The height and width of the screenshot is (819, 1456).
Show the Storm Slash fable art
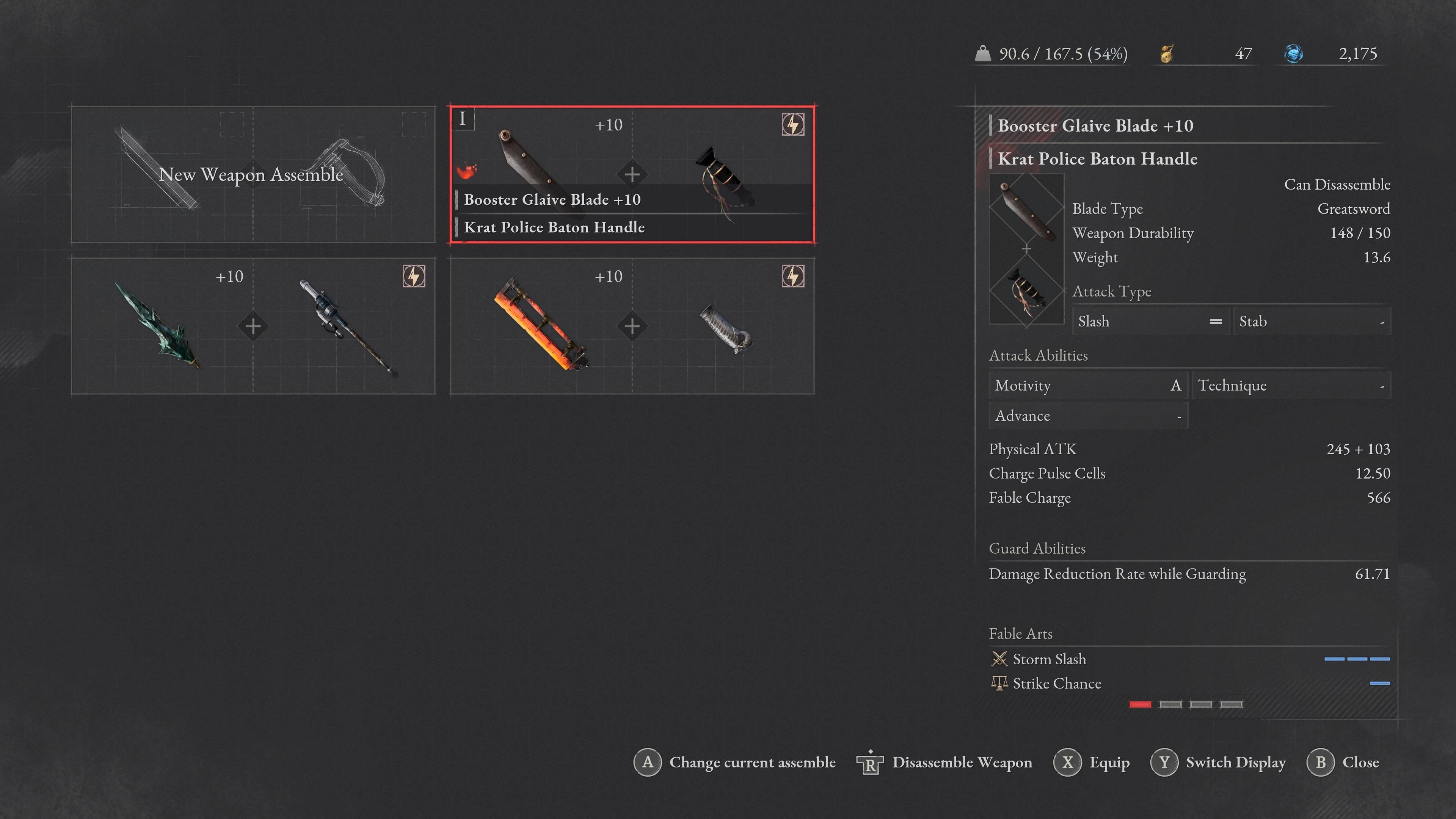(x=1049, y=659)
